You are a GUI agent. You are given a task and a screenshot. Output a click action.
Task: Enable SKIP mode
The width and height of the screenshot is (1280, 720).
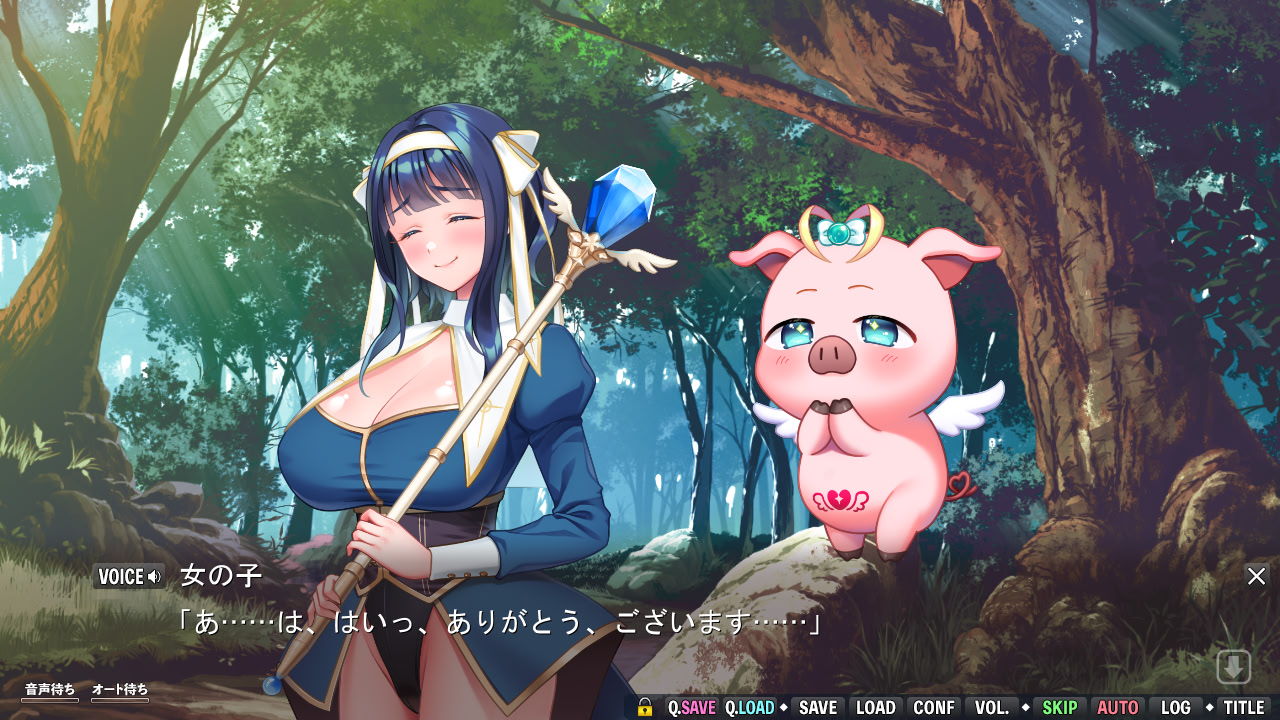click(x=1062, y=707)
